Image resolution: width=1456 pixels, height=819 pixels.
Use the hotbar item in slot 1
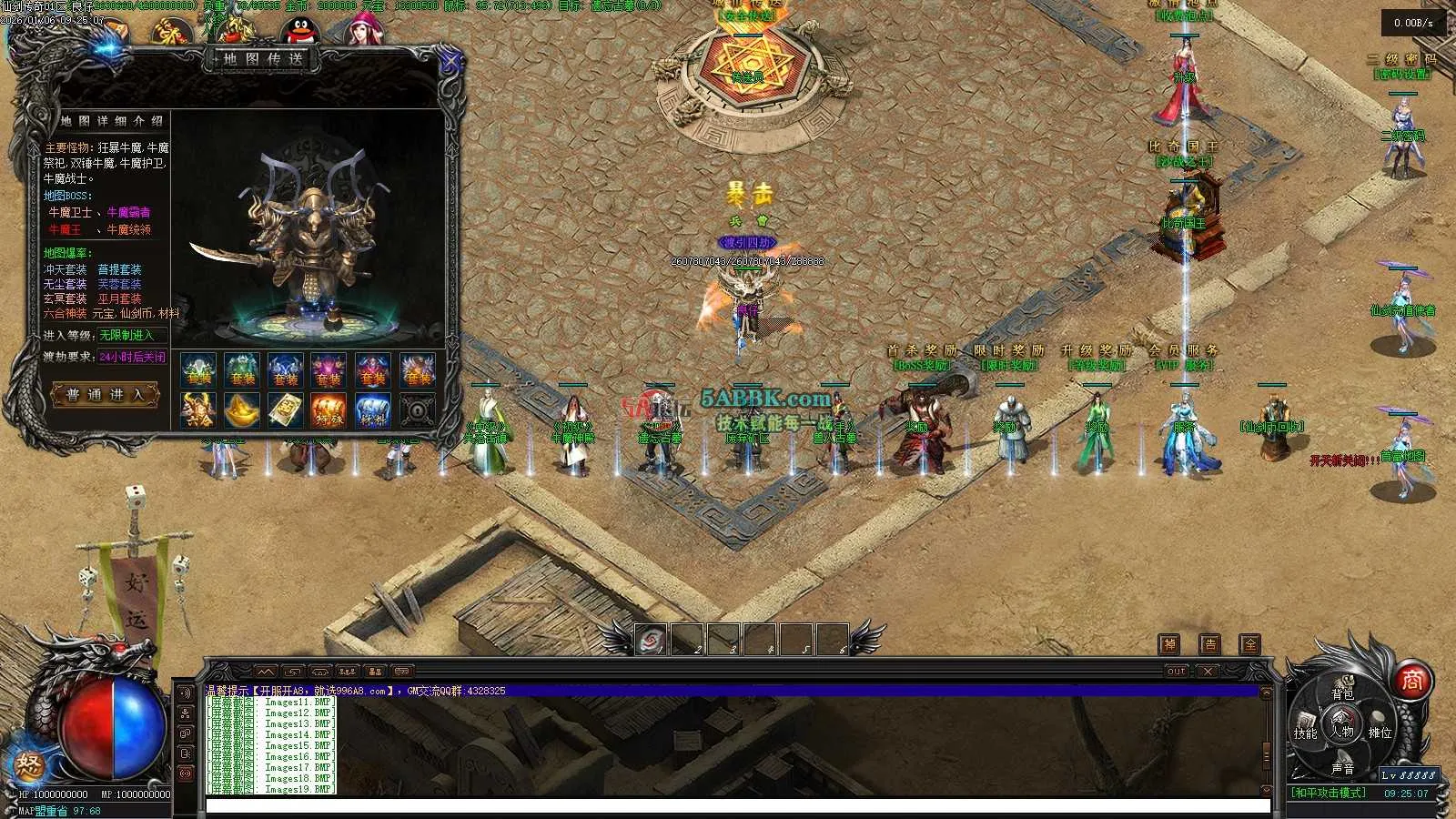pos(651,640)
